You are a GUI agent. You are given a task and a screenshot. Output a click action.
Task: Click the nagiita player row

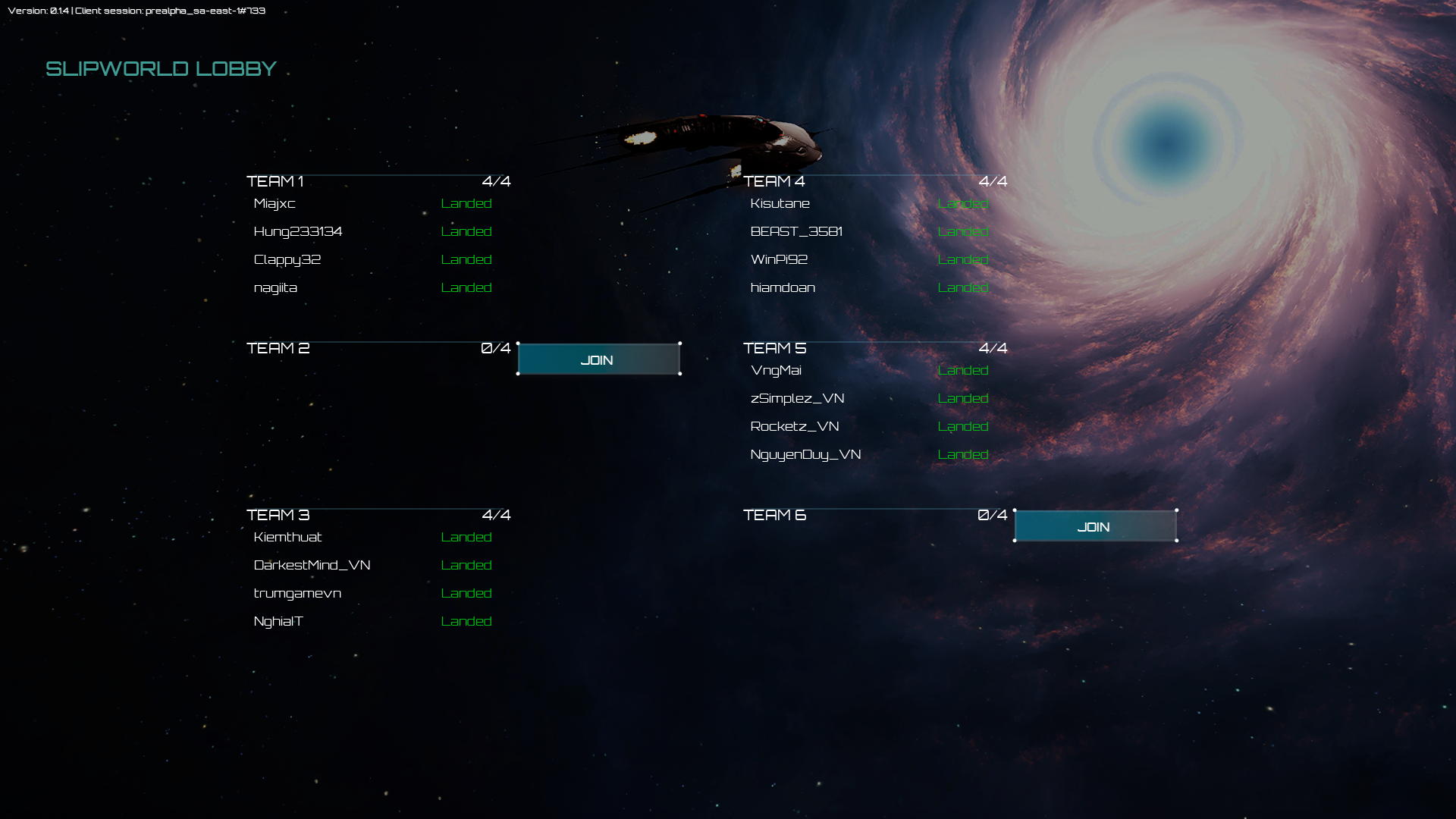coord(275,287)
